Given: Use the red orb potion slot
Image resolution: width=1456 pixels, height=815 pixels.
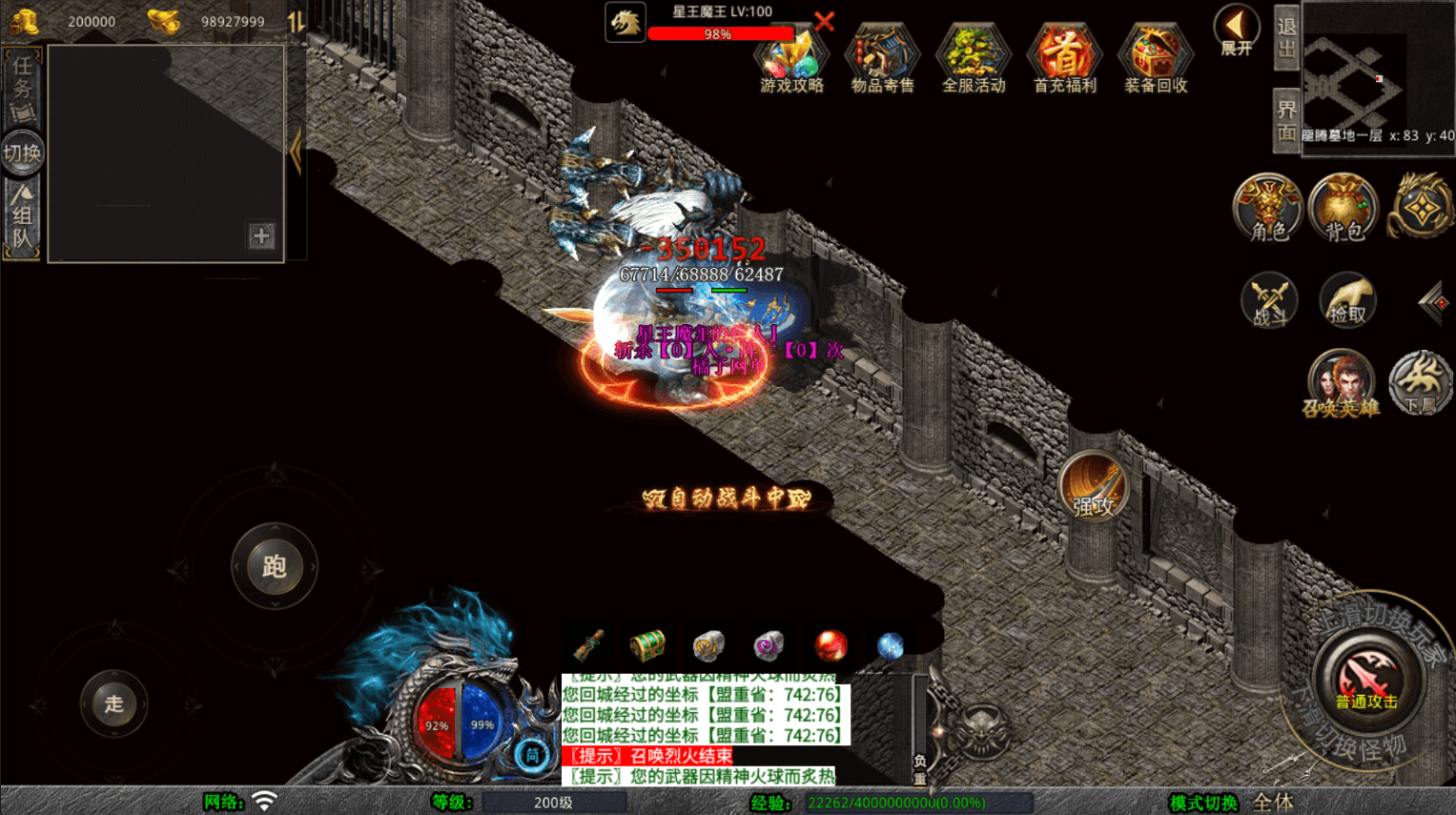Looking at the screenshot, I should pyautogui.click(x=831, y=646).
